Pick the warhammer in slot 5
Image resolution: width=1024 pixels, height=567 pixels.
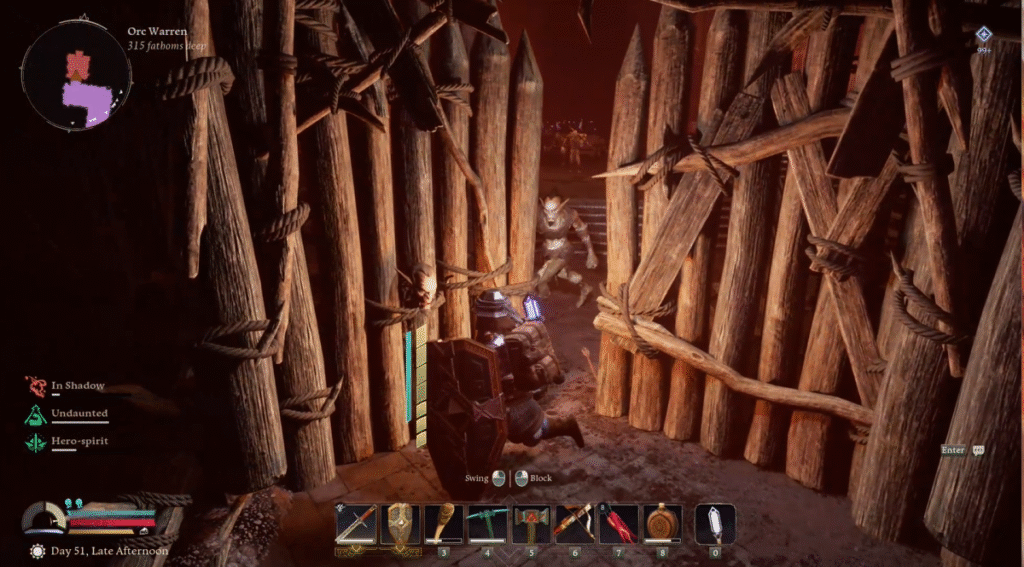(x=531, y=523)
